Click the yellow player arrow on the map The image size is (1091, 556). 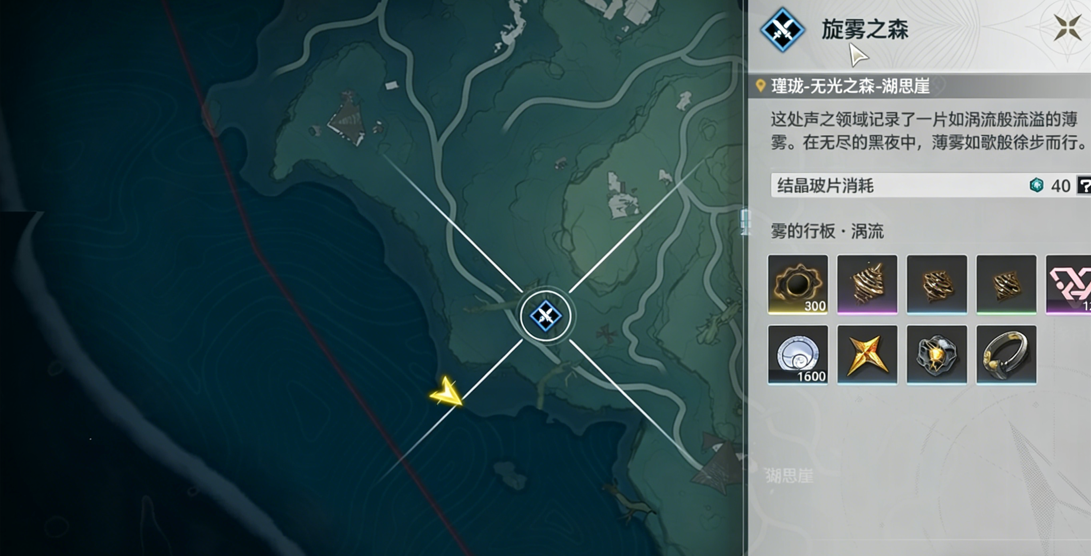446,392
